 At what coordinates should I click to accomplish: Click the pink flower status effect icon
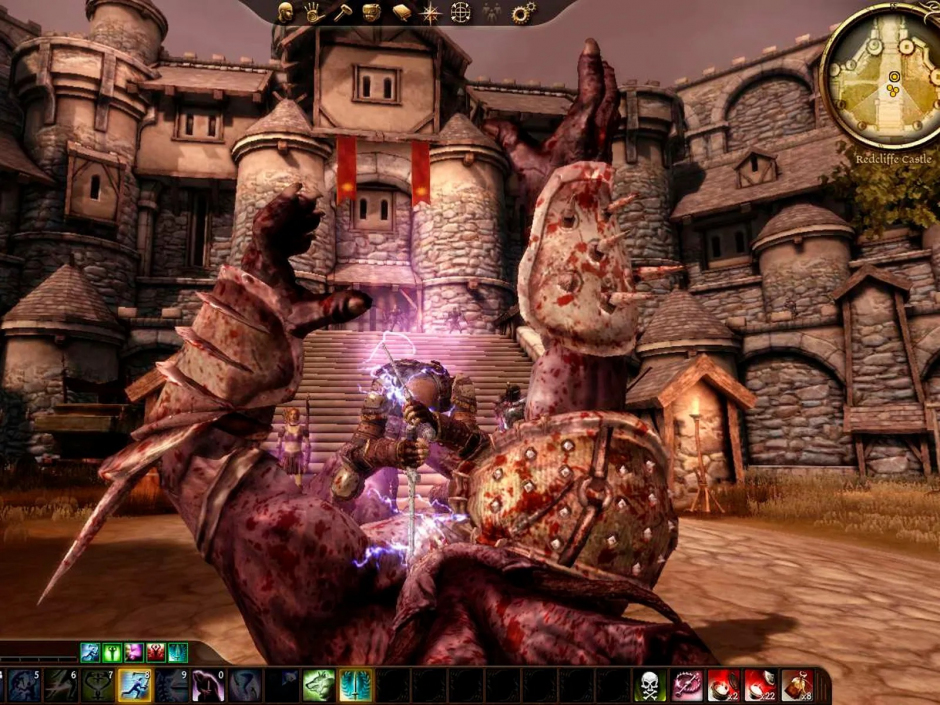(x=134, y=653)
